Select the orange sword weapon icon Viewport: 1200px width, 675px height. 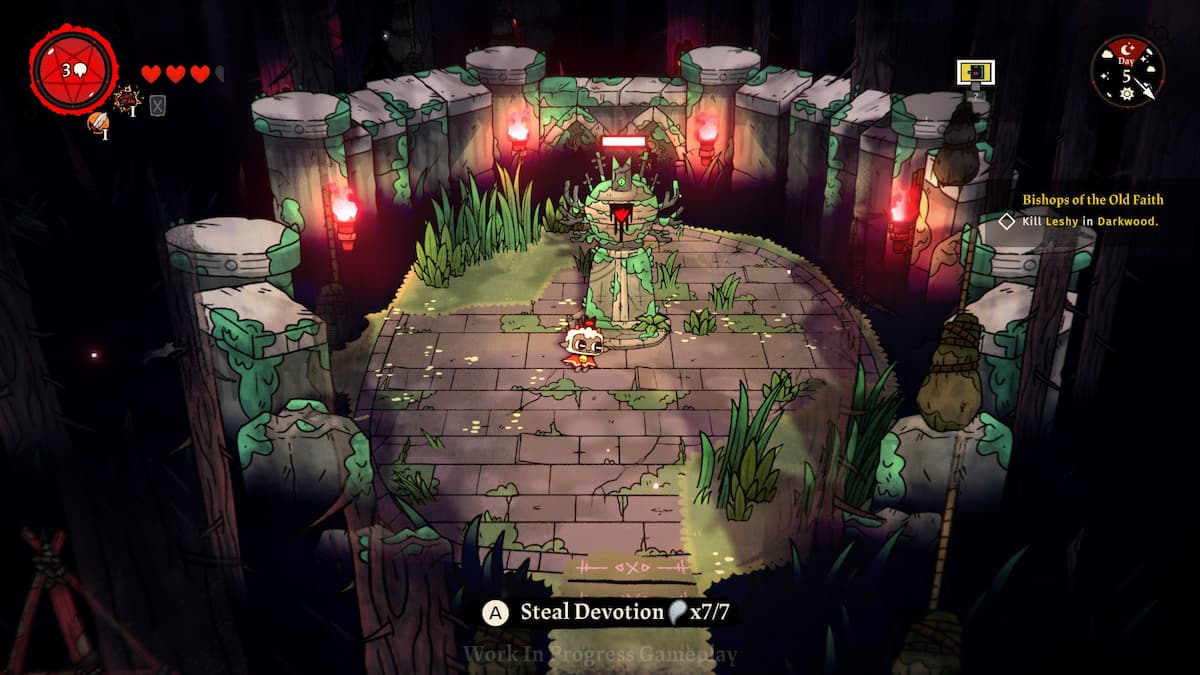[97, 122]
